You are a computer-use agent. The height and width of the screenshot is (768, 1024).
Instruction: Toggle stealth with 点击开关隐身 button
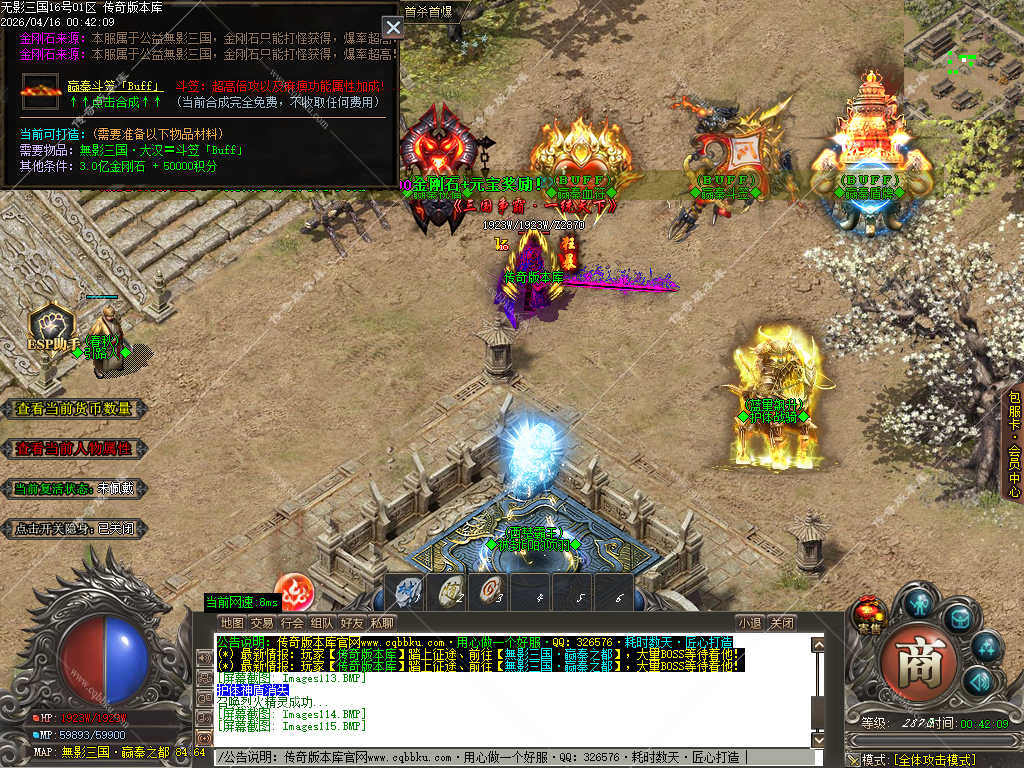pos(74,528)
